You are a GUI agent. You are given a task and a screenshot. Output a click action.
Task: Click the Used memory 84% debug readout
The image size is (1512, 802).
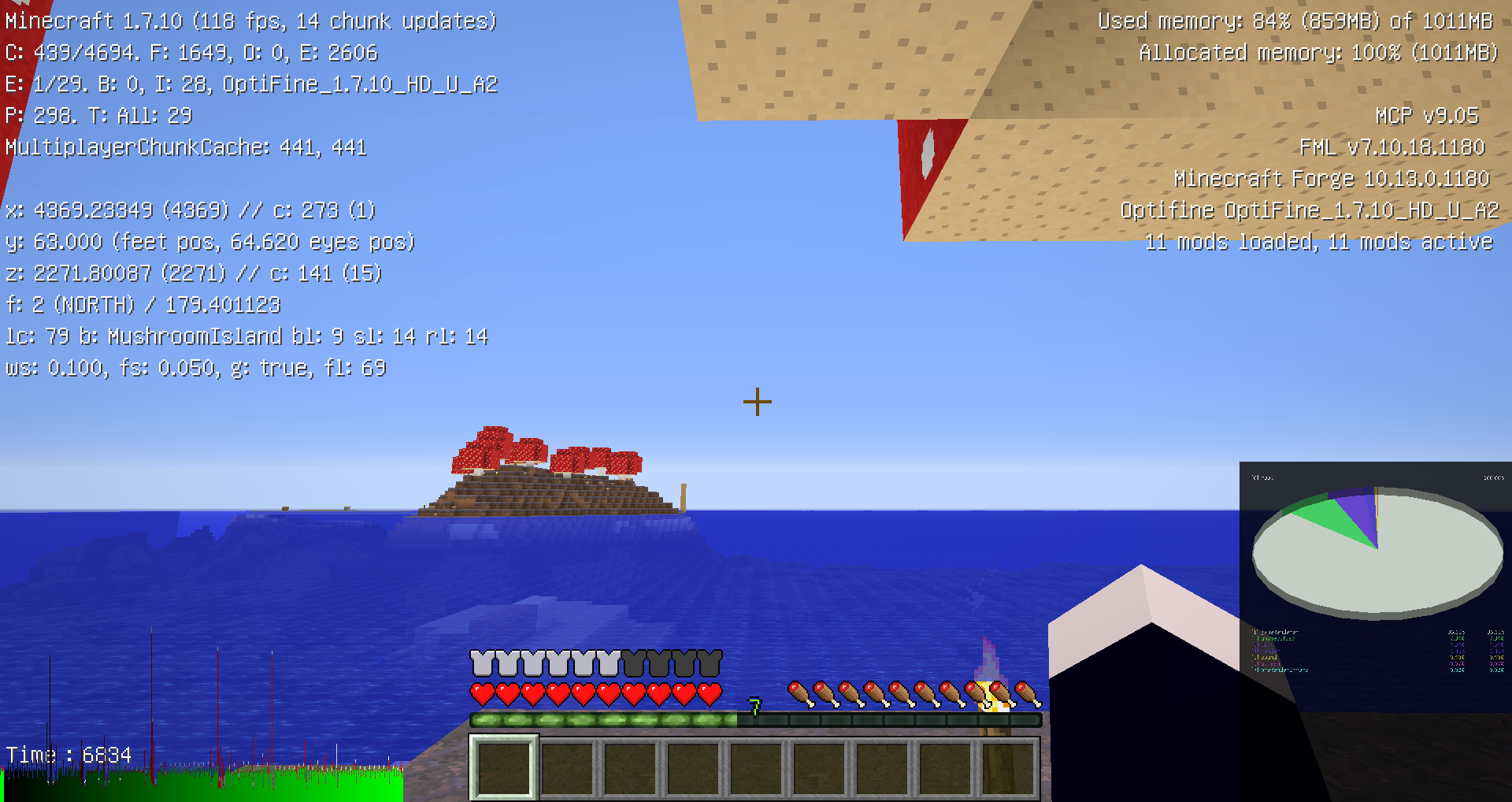[x=1295, y=20]
